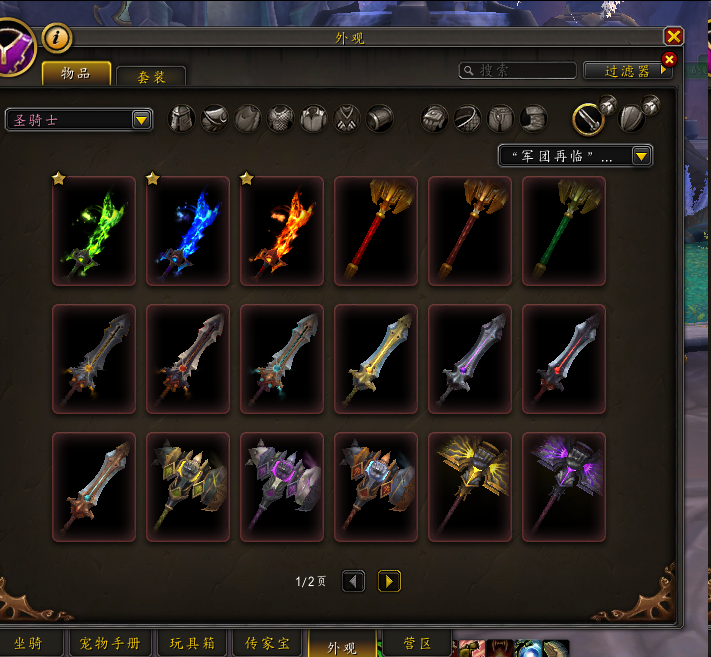
Task: Select the orange fire sword appearance
Action: point(282,231)
